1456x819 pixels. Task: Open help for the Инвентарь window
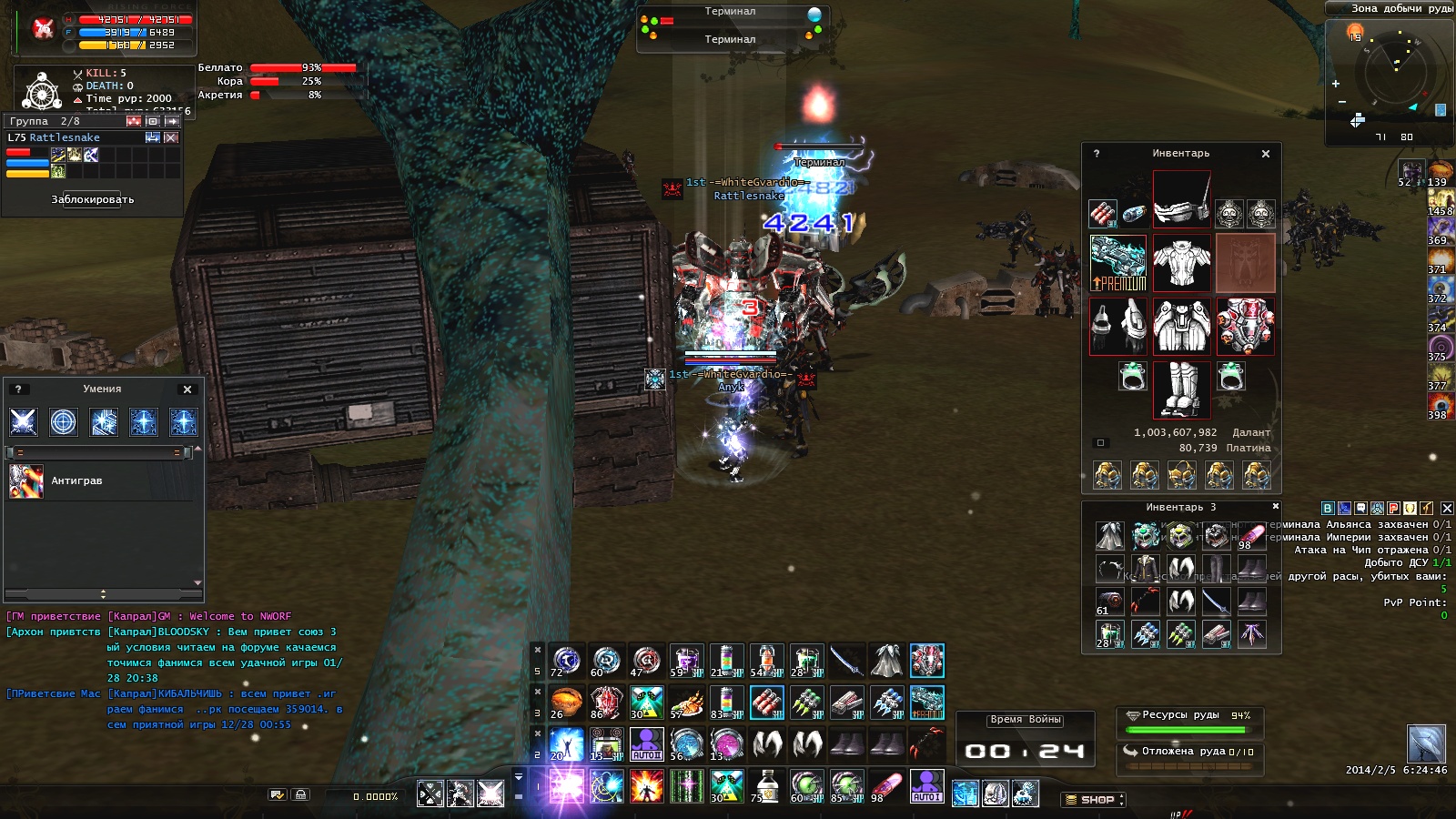(x=1097, y=154)
